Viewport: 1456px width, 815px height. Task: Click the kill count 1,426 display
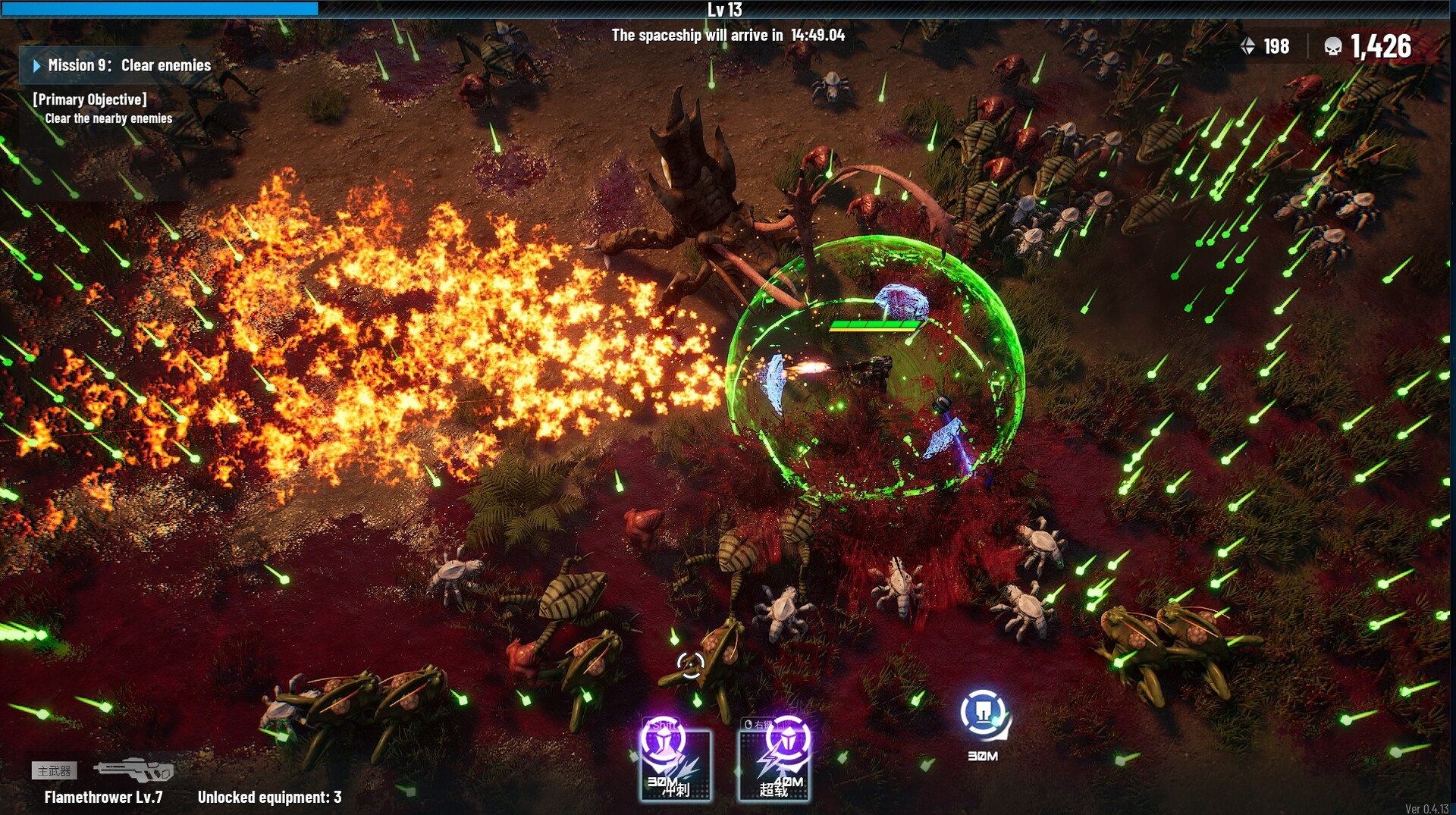click(1380, 46)
